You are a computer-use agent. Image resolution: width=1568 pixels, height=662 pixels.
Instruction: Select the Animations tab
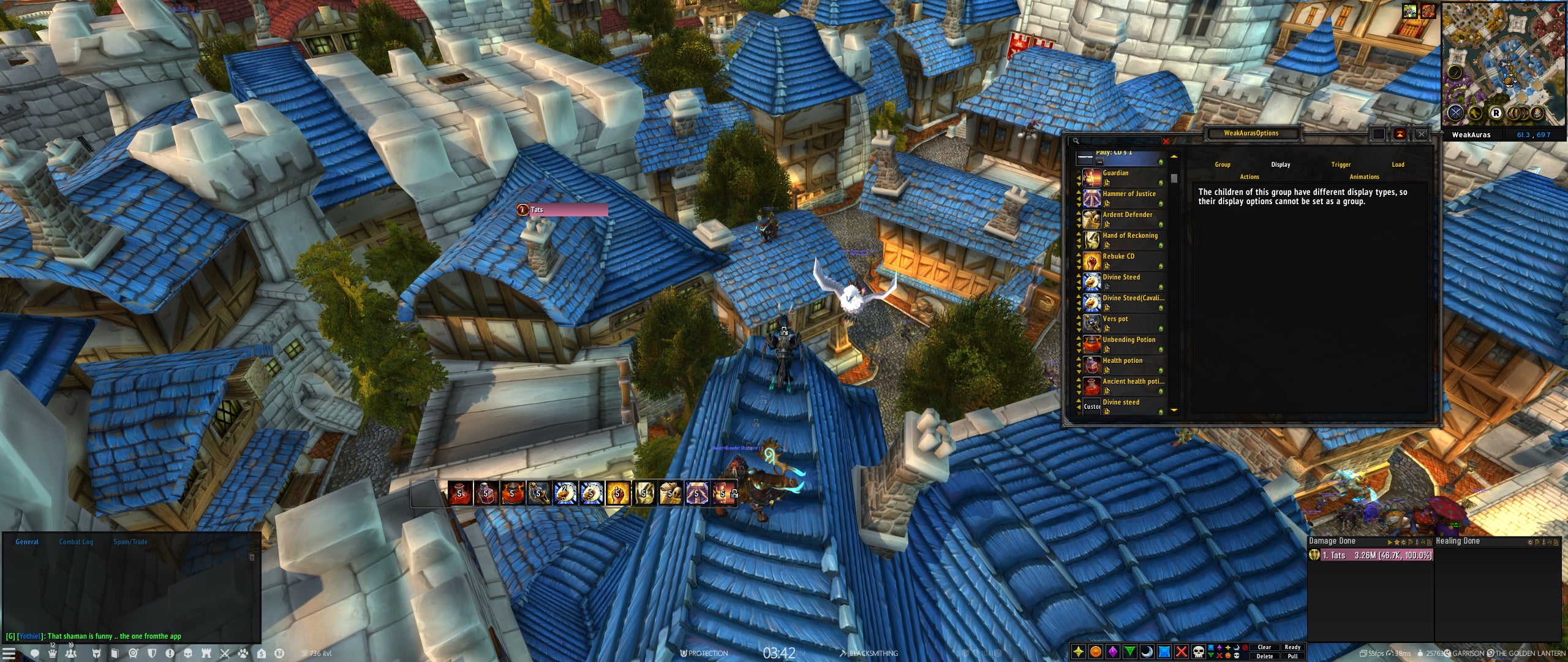tap(1364, 177)
